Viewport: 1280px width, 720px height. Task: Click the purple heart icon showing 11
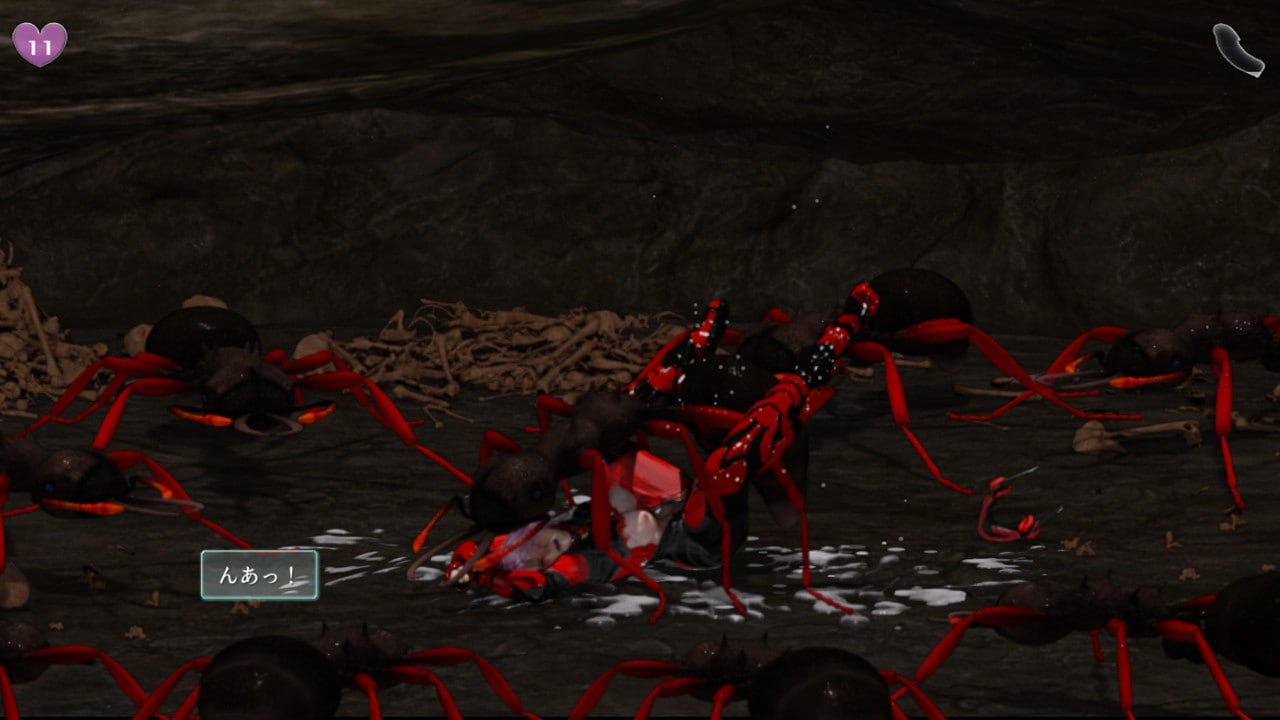tap(39, 44)
